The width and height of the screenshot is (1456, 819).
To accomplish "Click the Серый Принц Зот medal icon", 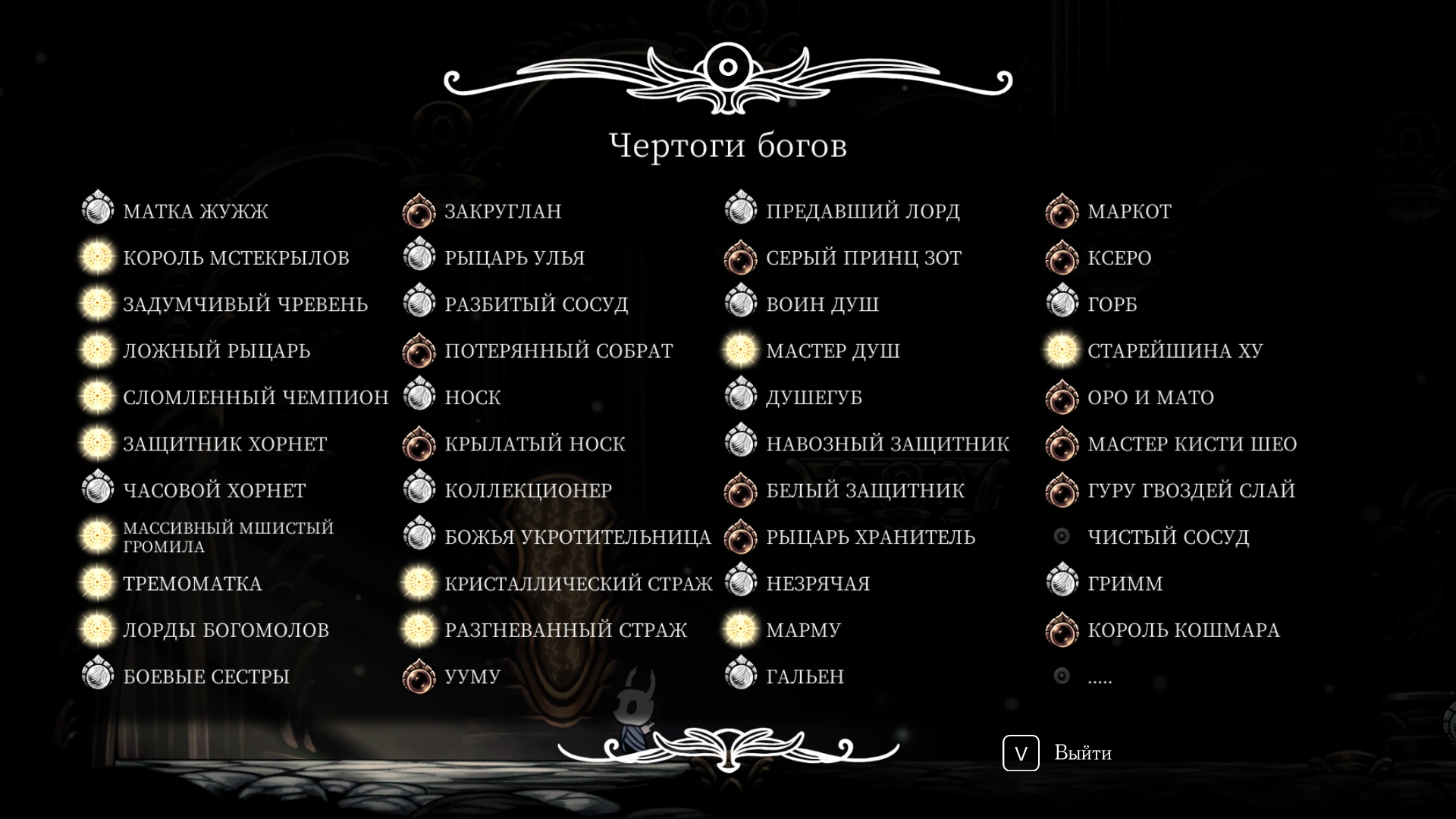I will tap(740, 257).
